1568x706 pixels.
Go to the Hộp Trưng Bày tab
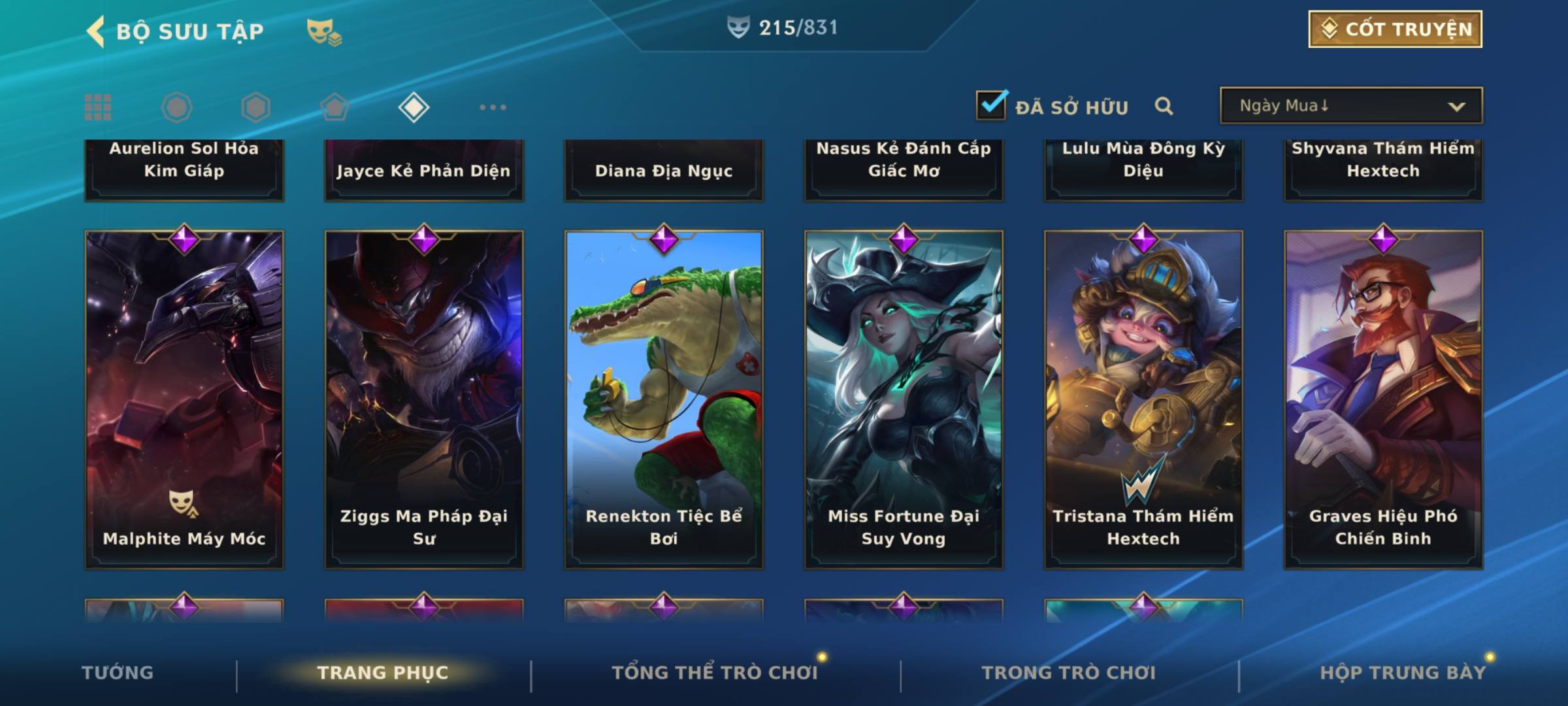1402,673
